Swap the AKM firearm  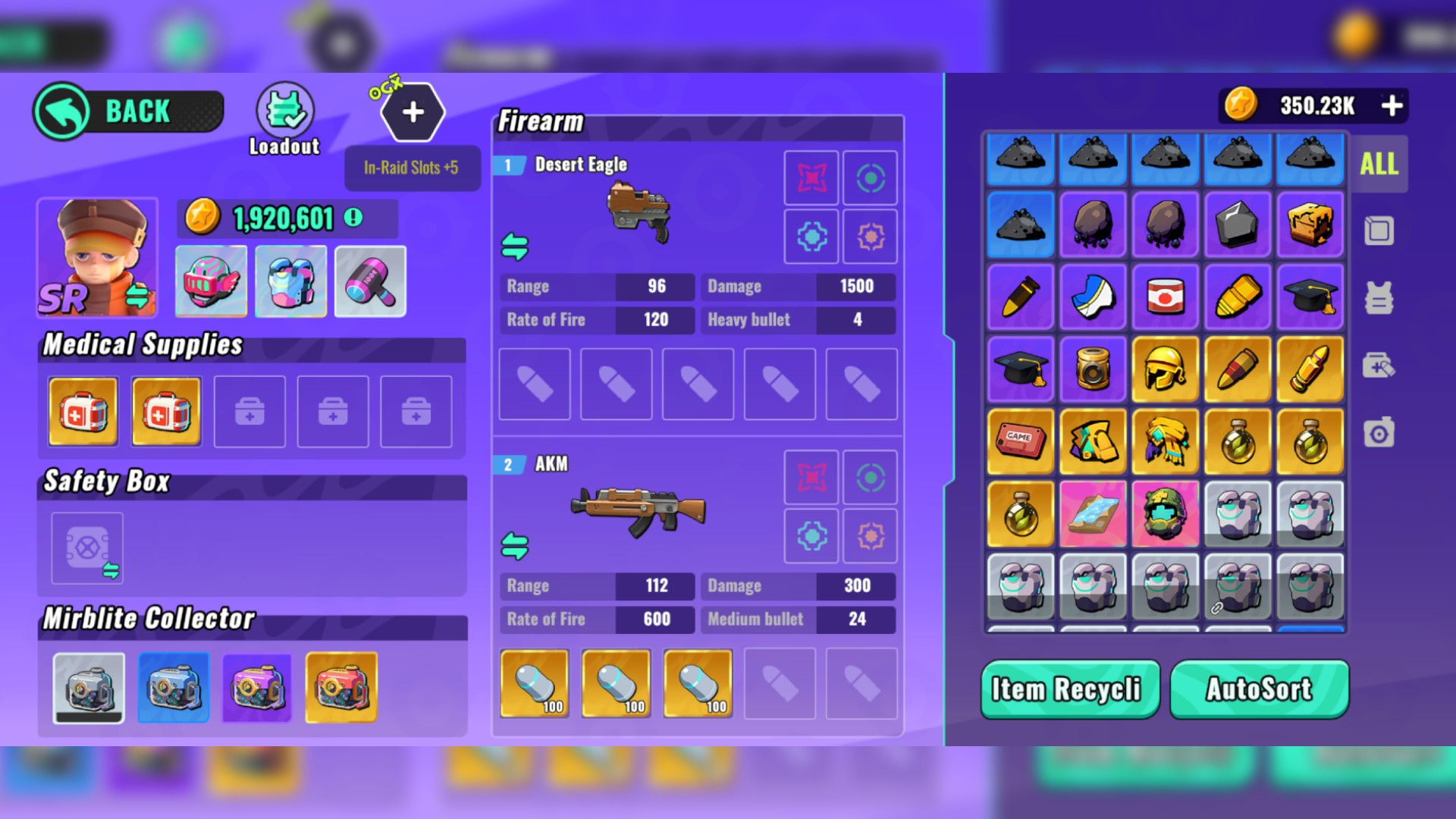[x=515, y=546]
